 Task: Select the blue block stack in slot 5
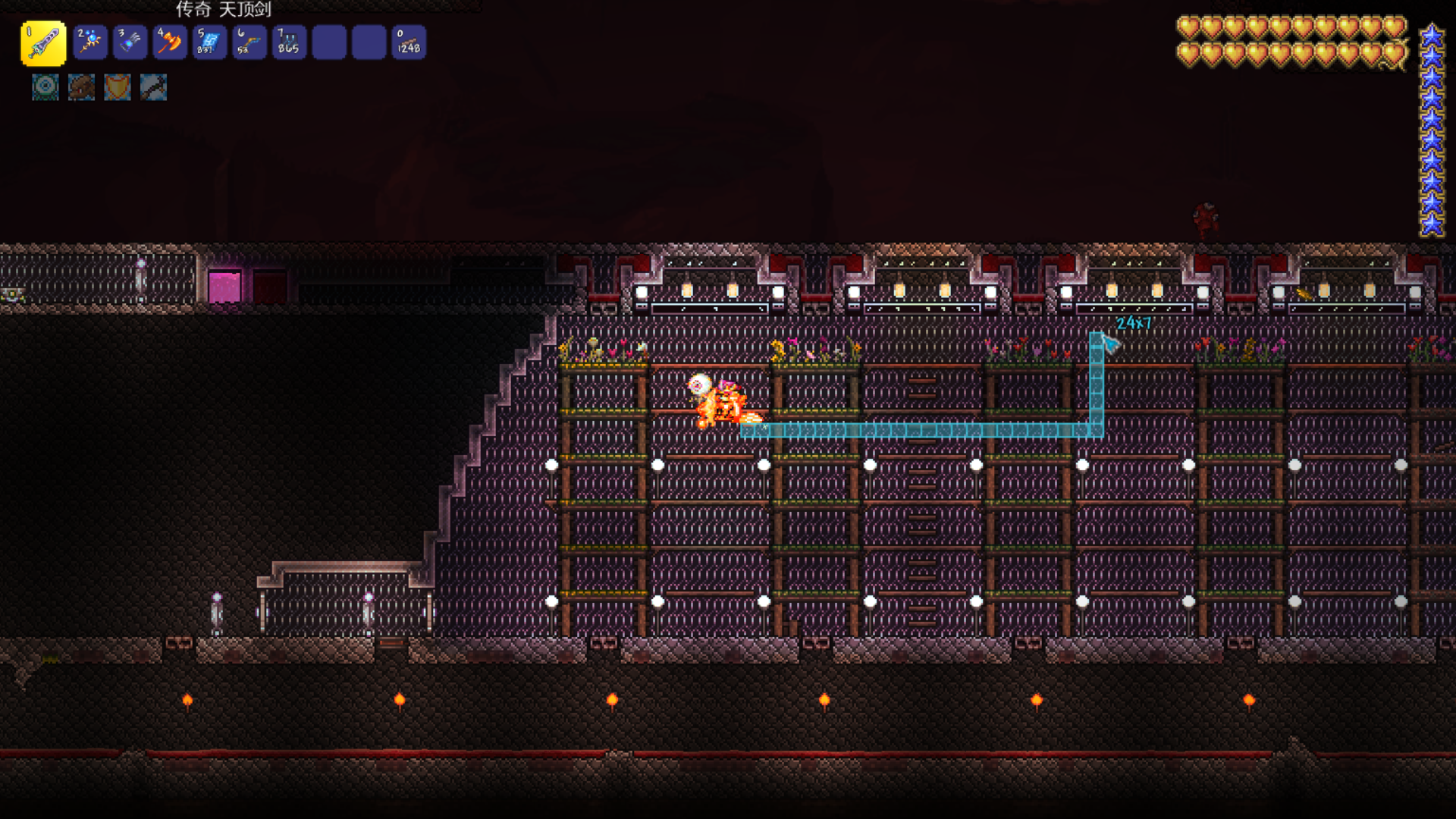click(209, 42)
